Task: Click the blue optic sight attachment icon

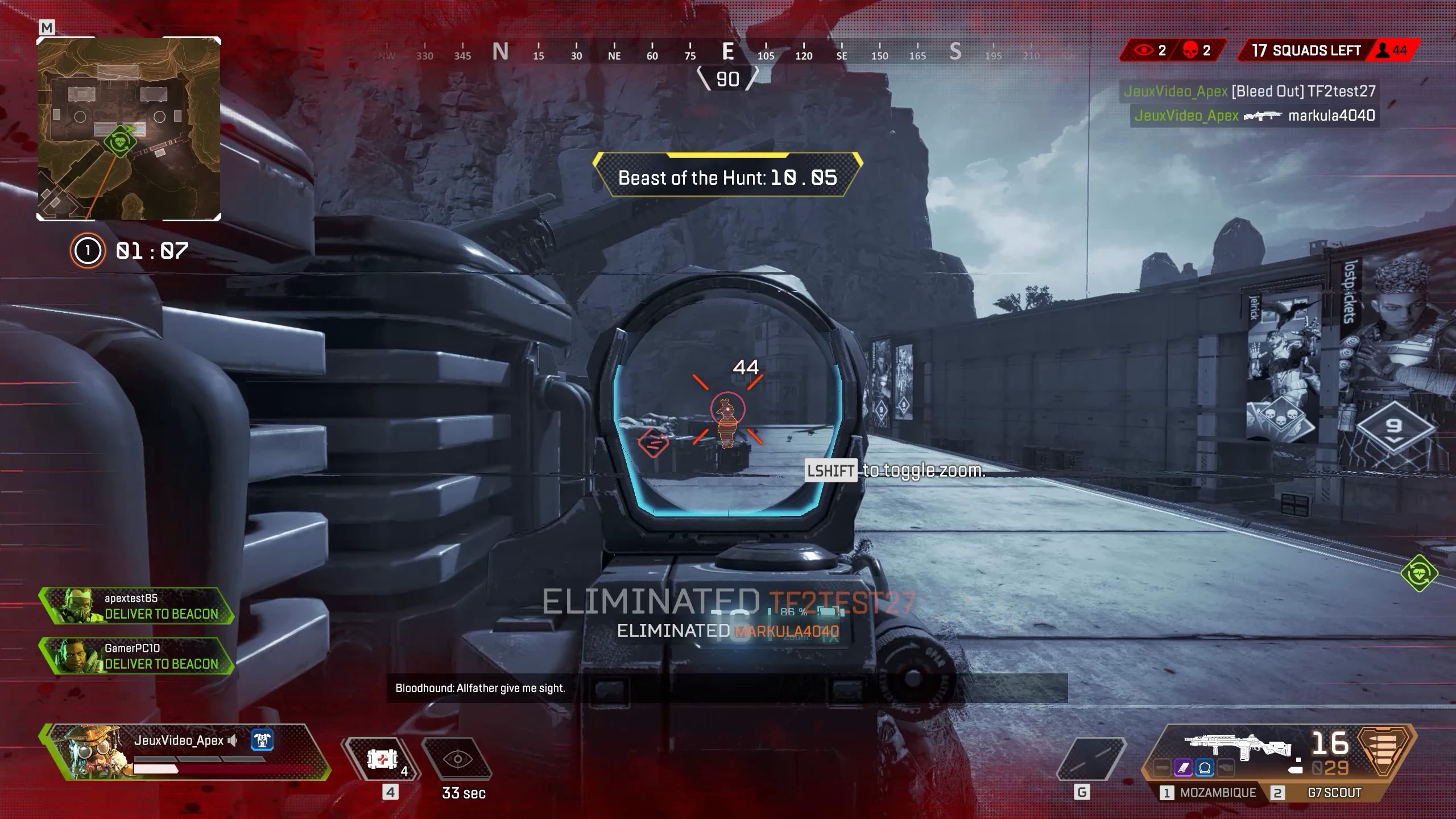Action: click(1204, 768)
